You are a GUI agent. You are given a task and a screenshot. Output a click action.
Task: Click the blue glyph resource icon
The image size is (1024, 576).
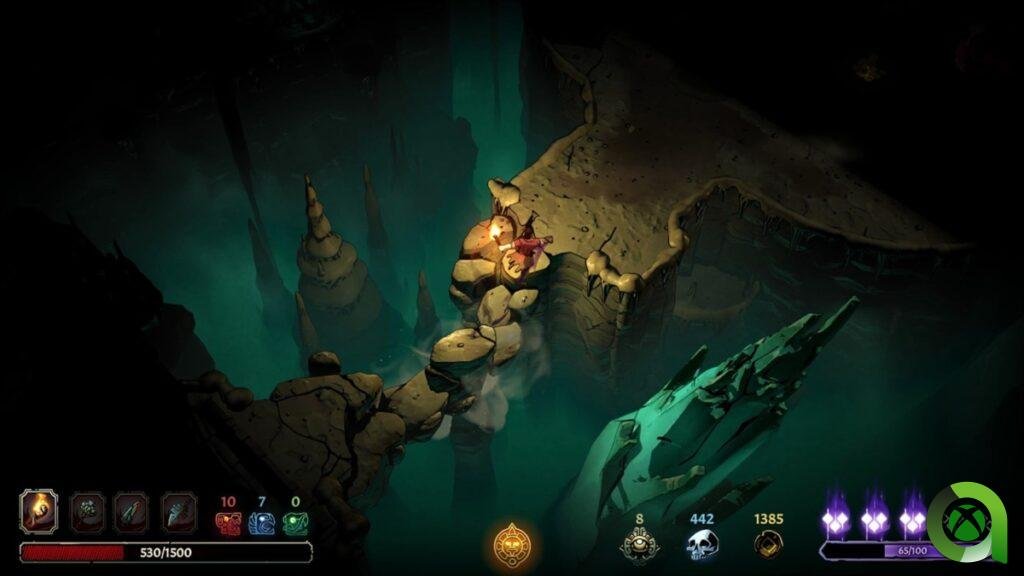261,523
